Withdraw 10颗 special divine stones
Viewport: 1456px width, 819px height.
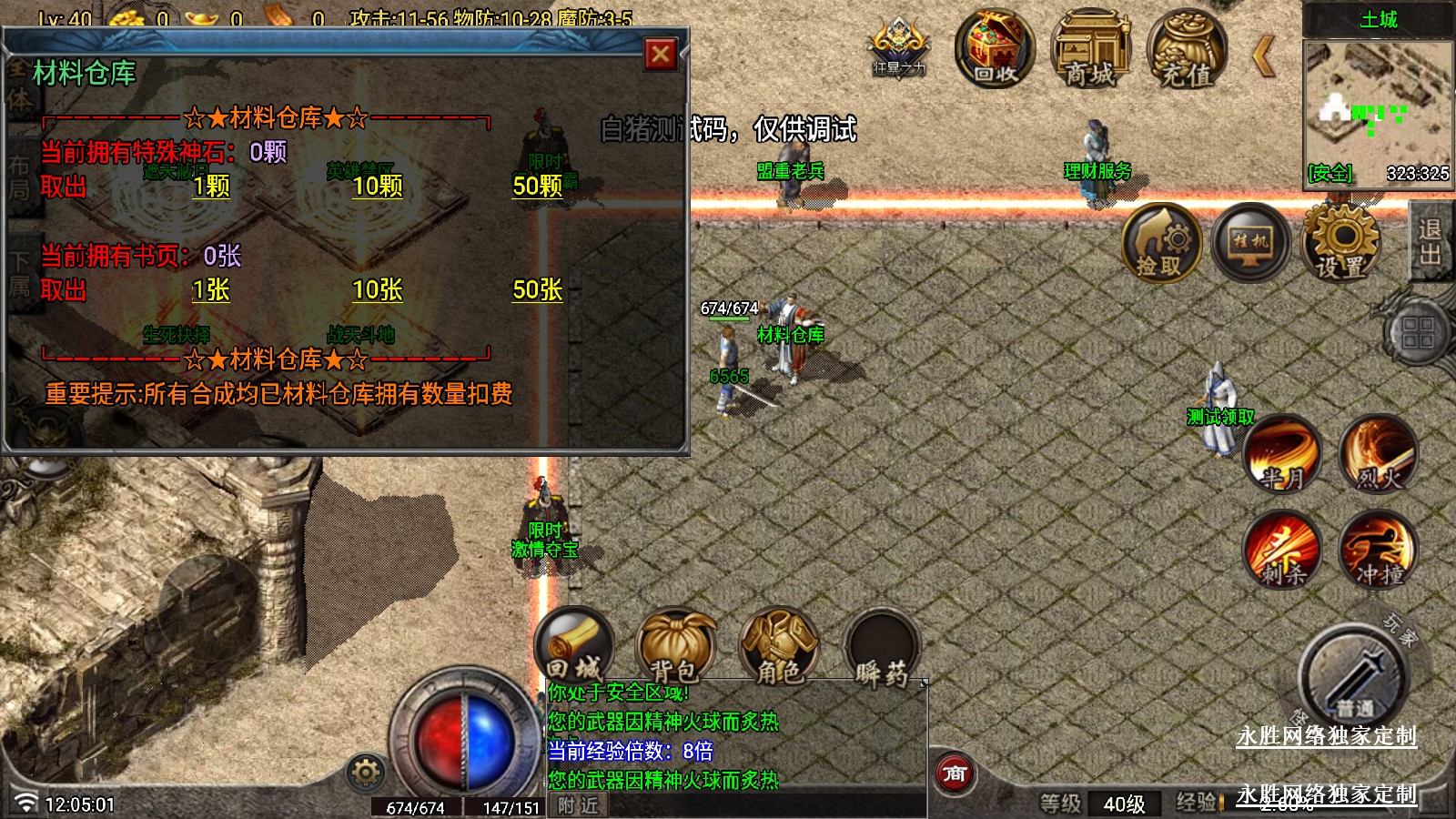coord(378,187)
